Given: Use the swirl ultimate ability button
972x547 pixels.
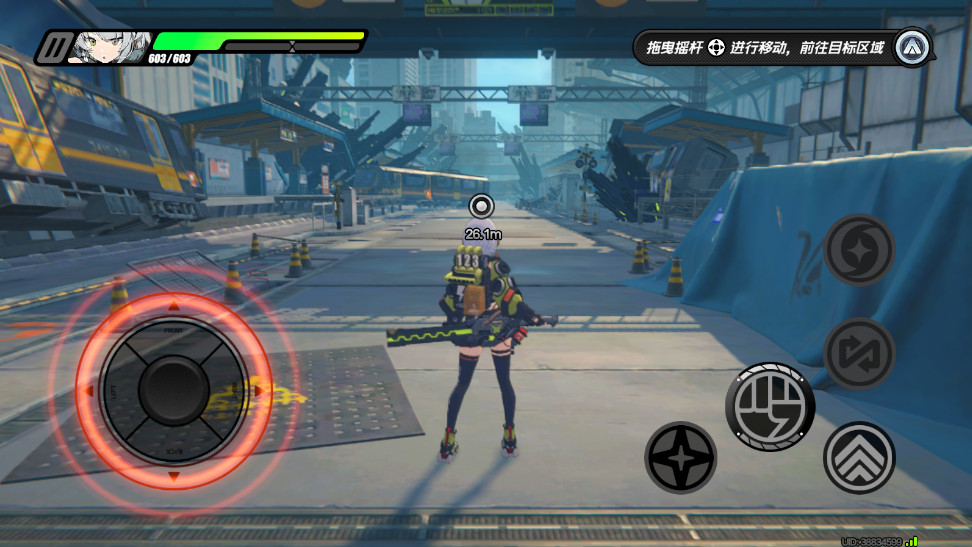Looking at the screenshot, I should pyautogui.click(x=859, y=250).
